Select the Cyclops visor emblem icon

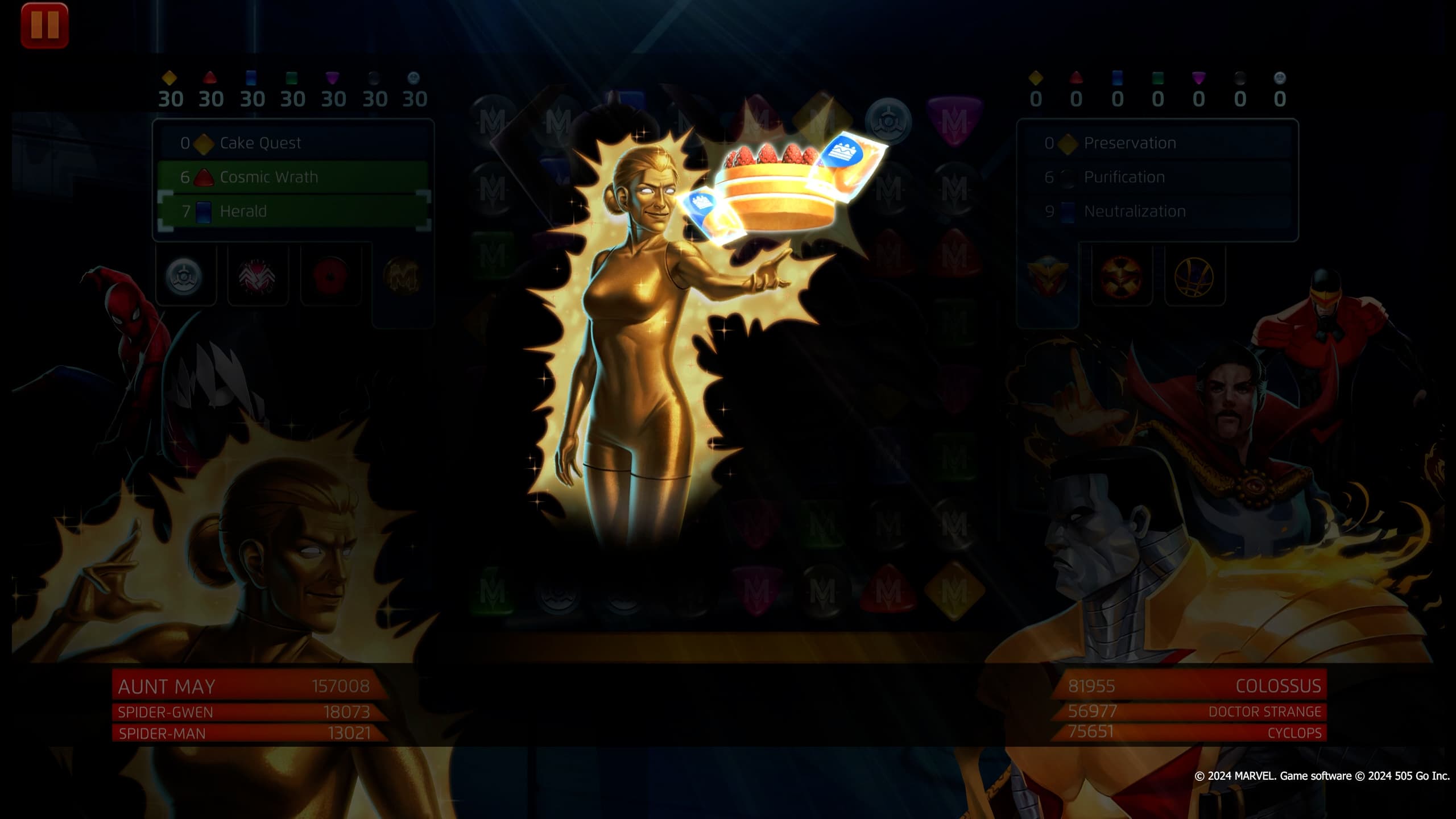[x=1121, y=279]
